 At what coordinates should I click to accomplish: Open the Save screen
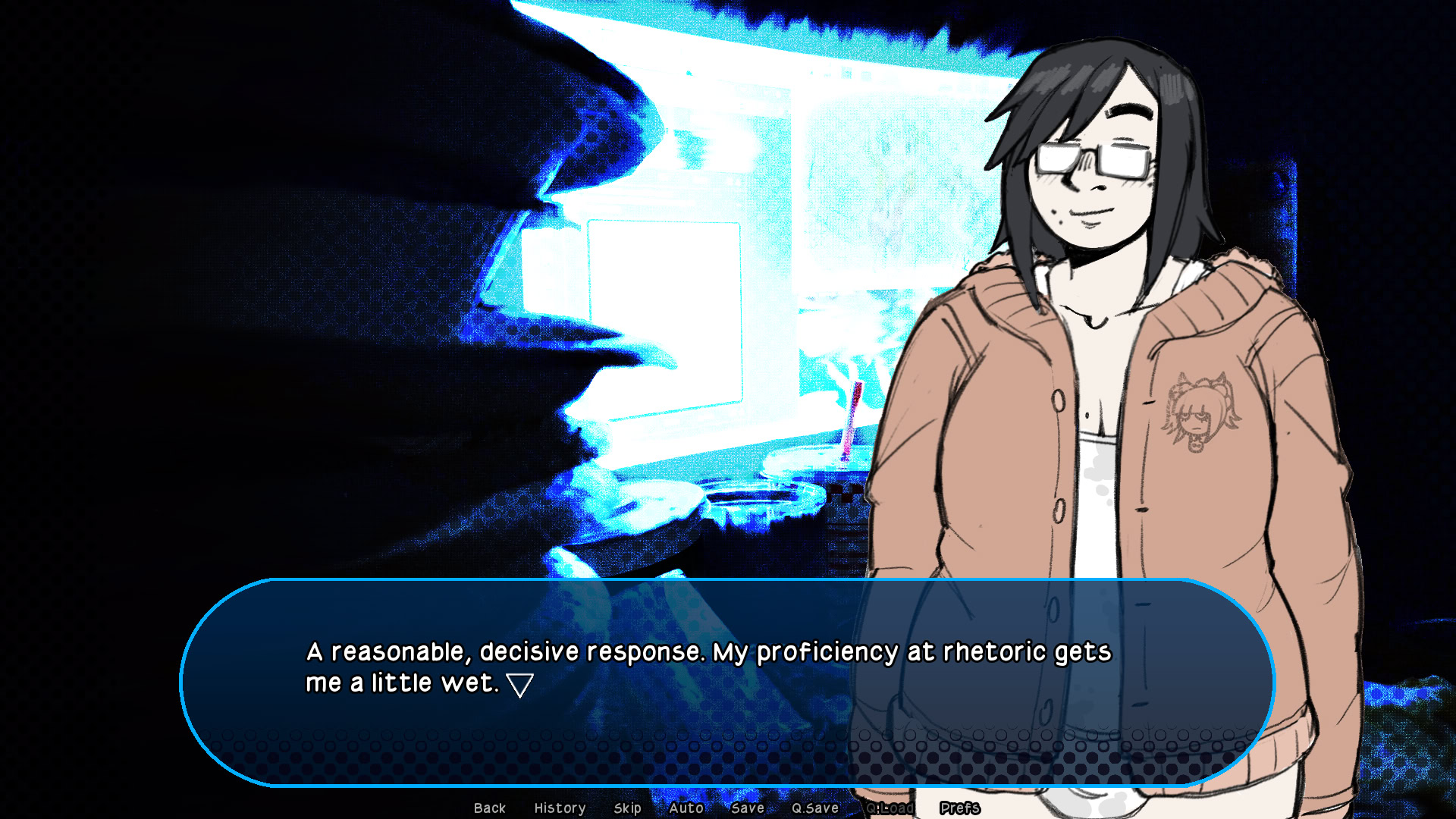click(747, 808)
